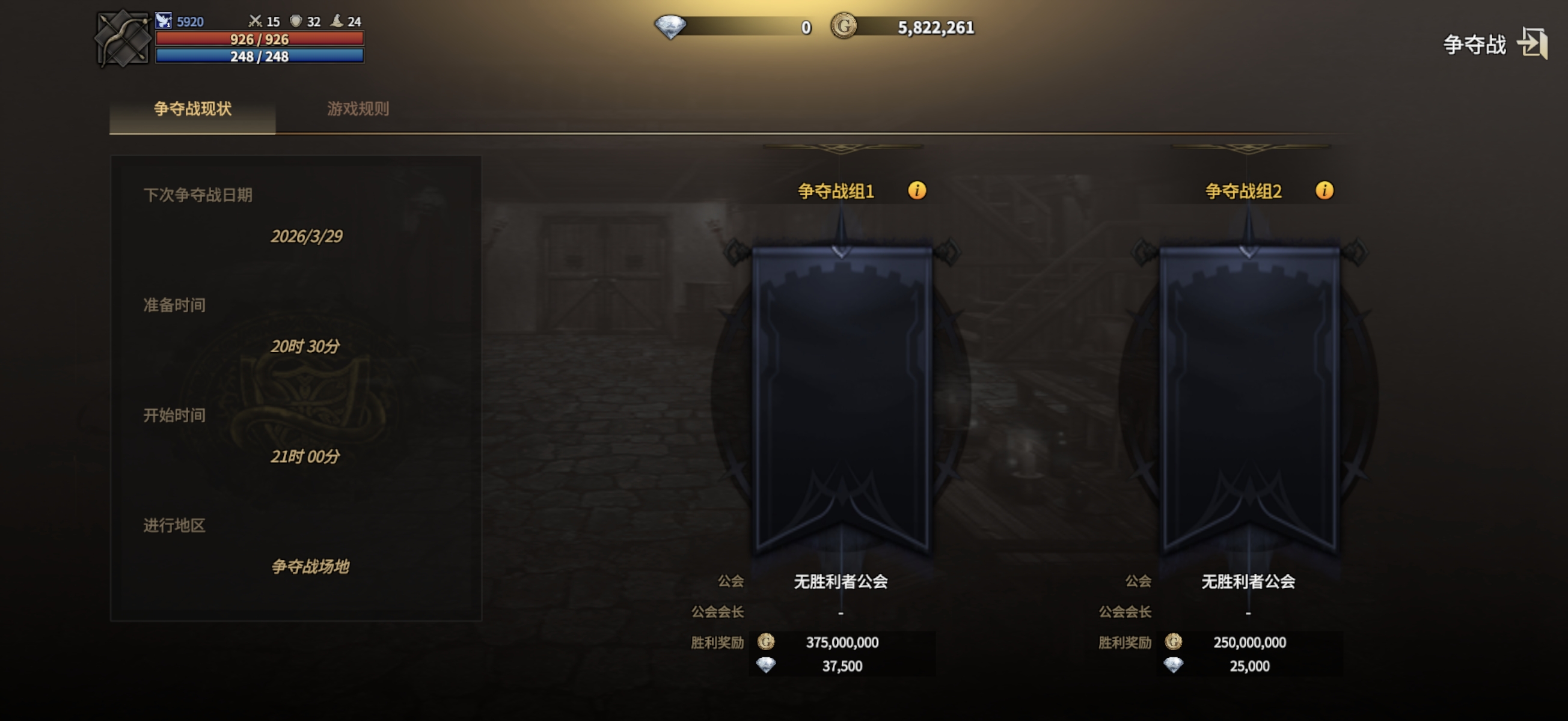Tap the diamond currency icon
Viewport: 1568px width, 721px height.
tap(670, 28)
